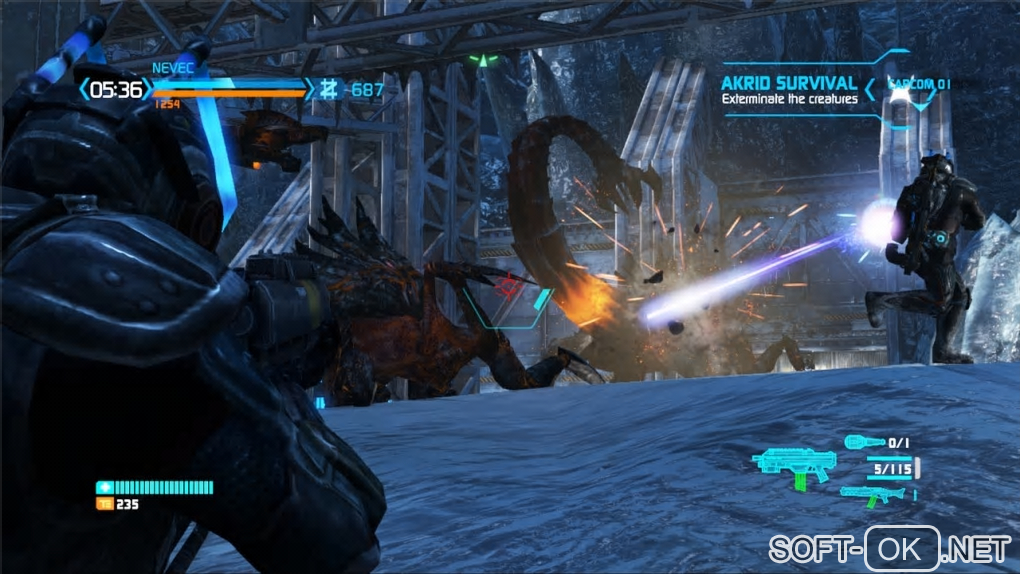1020x574 pixels.
Task: Select the equipped assault rifle weapon icon
Action: click(x=793, y=466)
